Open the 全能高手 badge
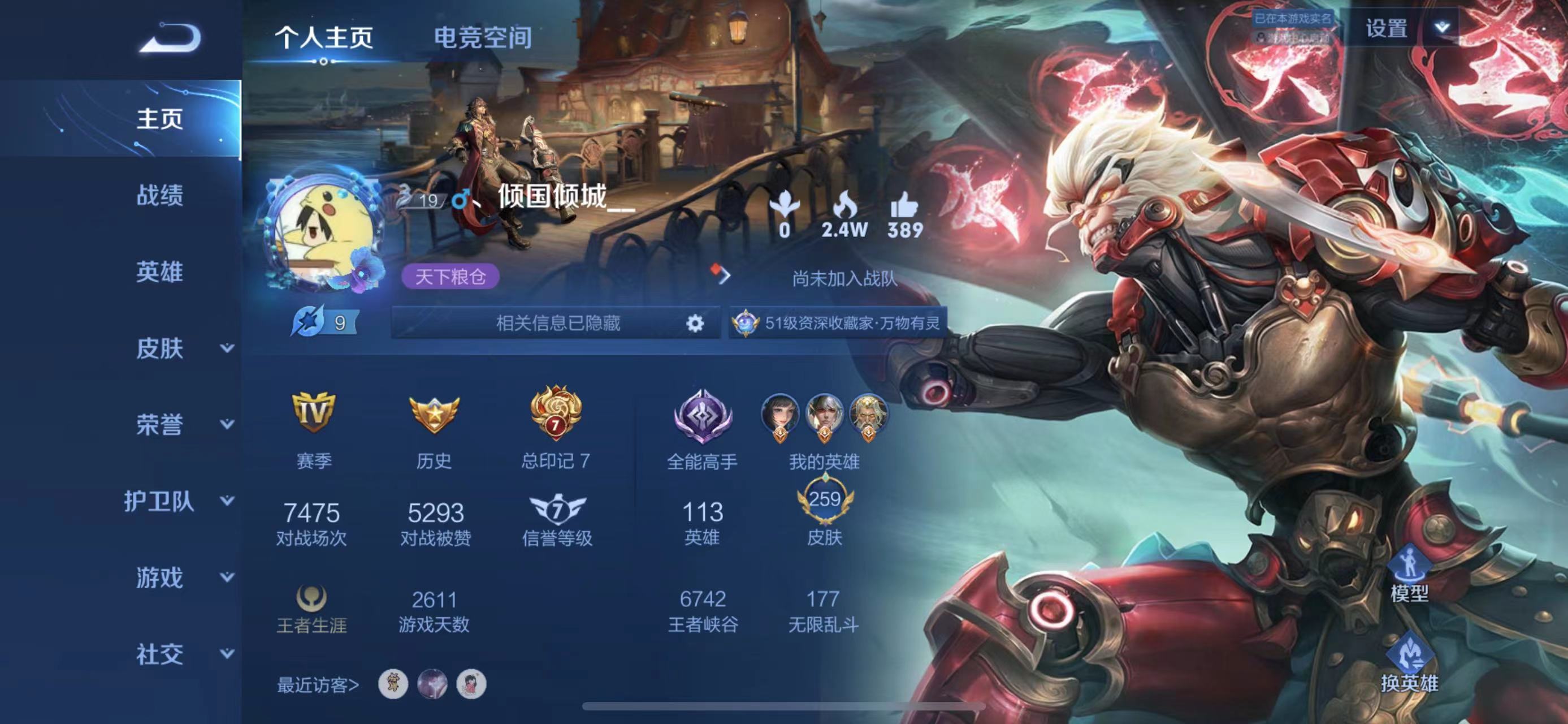 (x=703, y=416)
